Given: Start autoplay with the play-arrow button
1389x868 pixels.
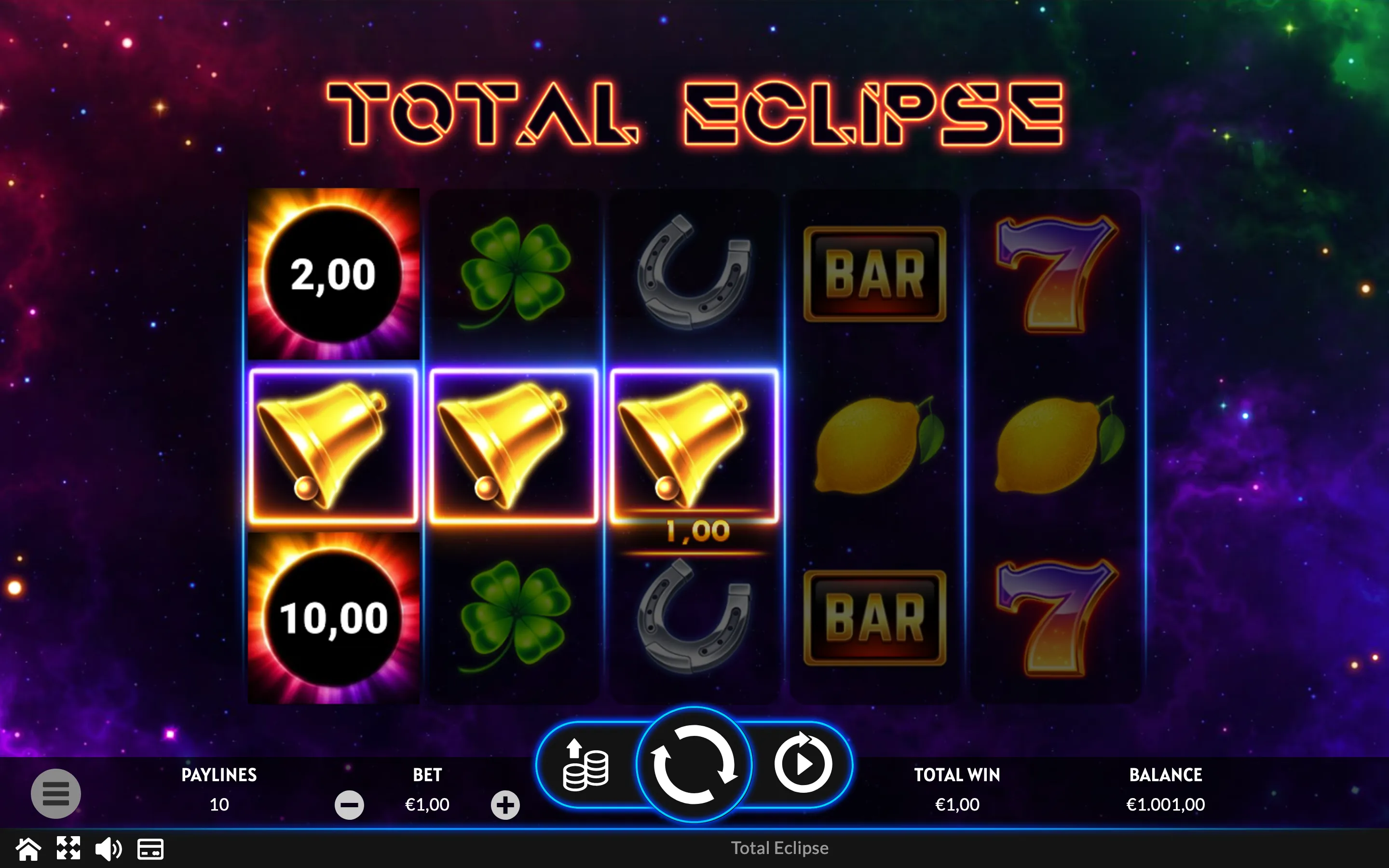Looking at the screenshot, I should [803, 764].
